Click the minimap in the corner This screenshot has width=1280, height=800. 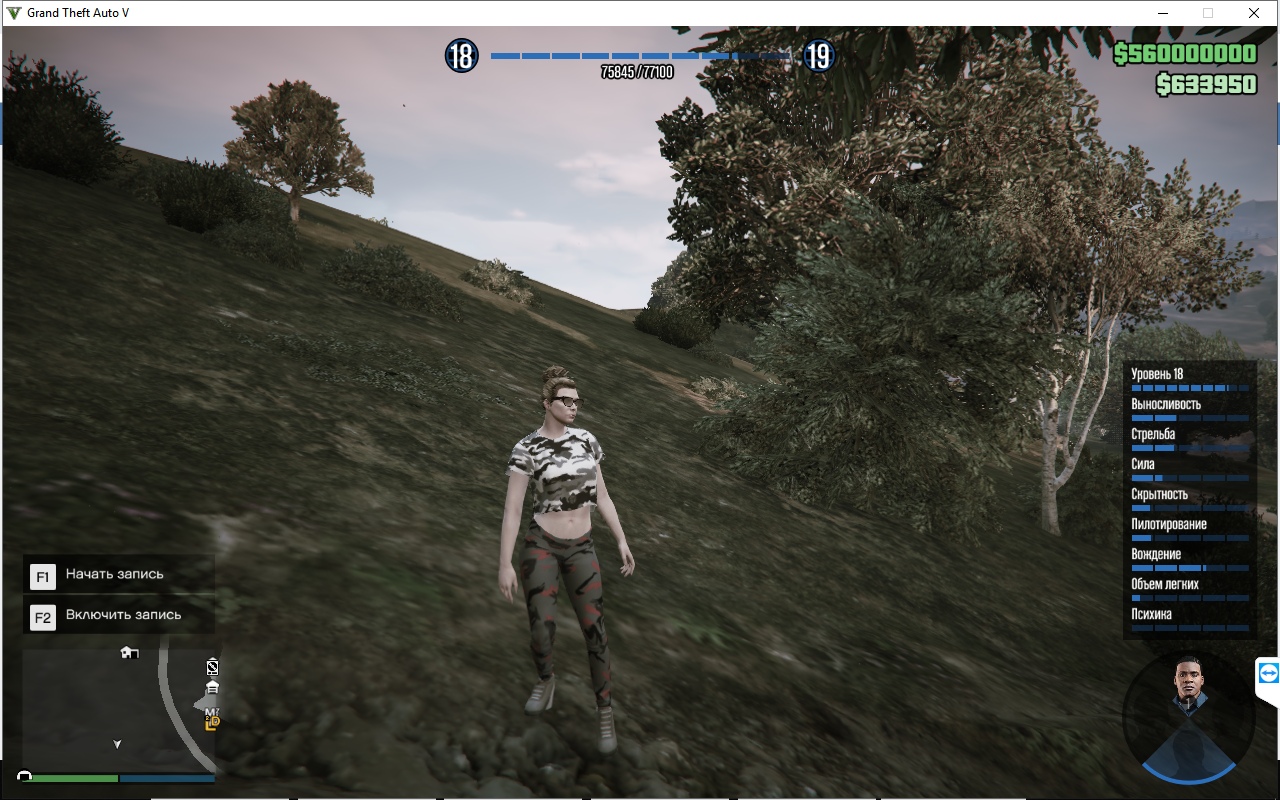118,710
